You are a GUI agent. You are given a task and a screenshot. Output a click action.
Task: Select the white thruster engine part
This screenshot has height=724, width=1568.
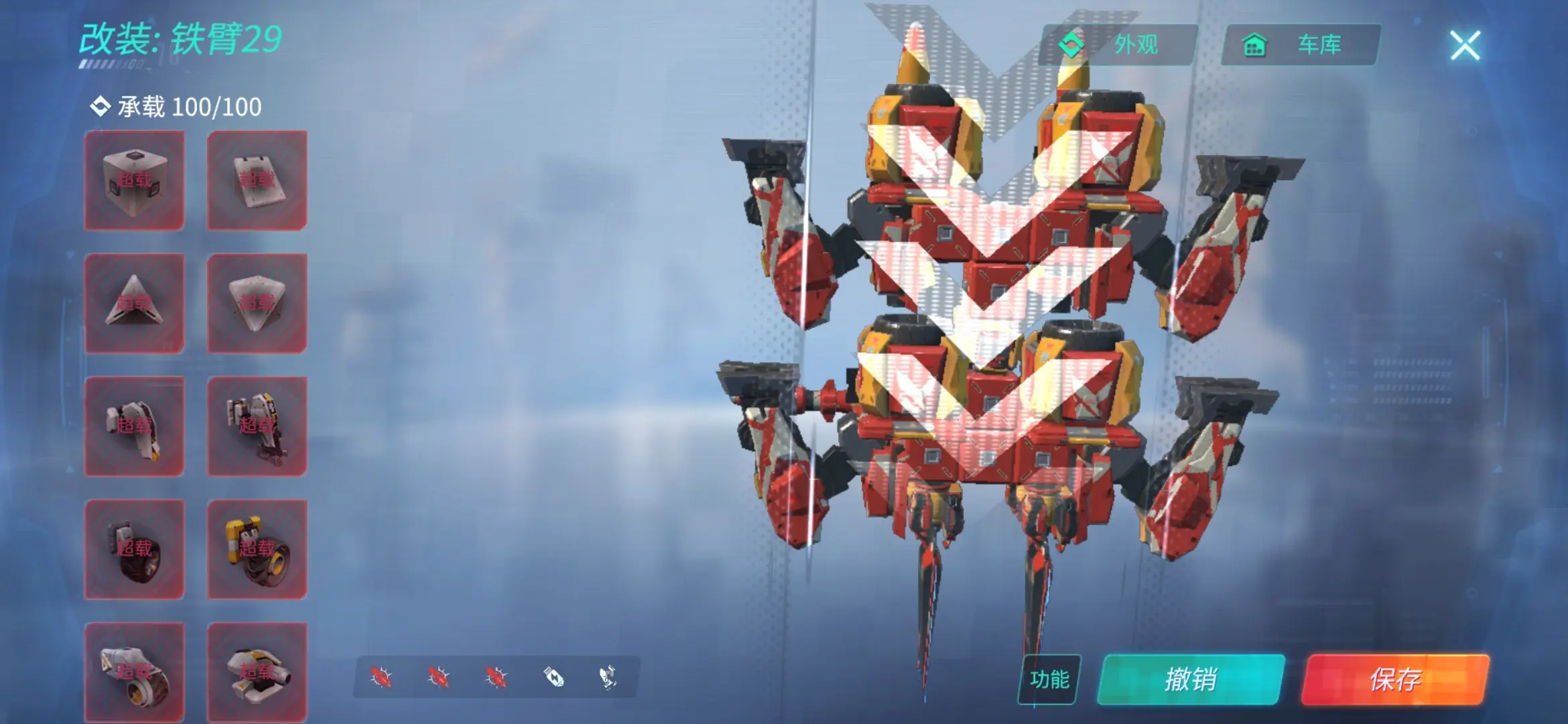(x=134, y=672)
